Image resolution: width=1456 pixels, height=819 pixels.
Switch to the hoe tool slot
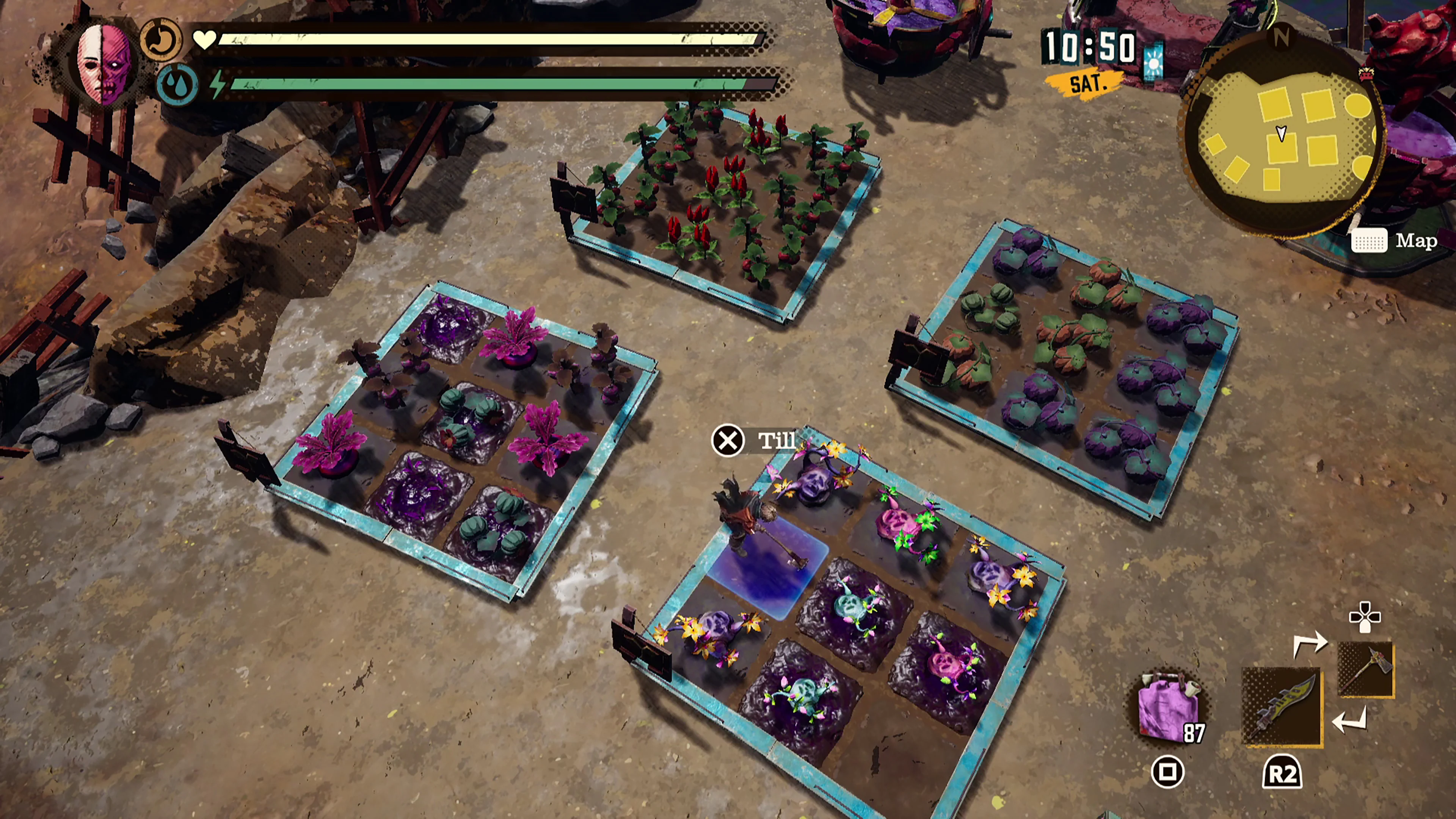(x=1365, y=669)
